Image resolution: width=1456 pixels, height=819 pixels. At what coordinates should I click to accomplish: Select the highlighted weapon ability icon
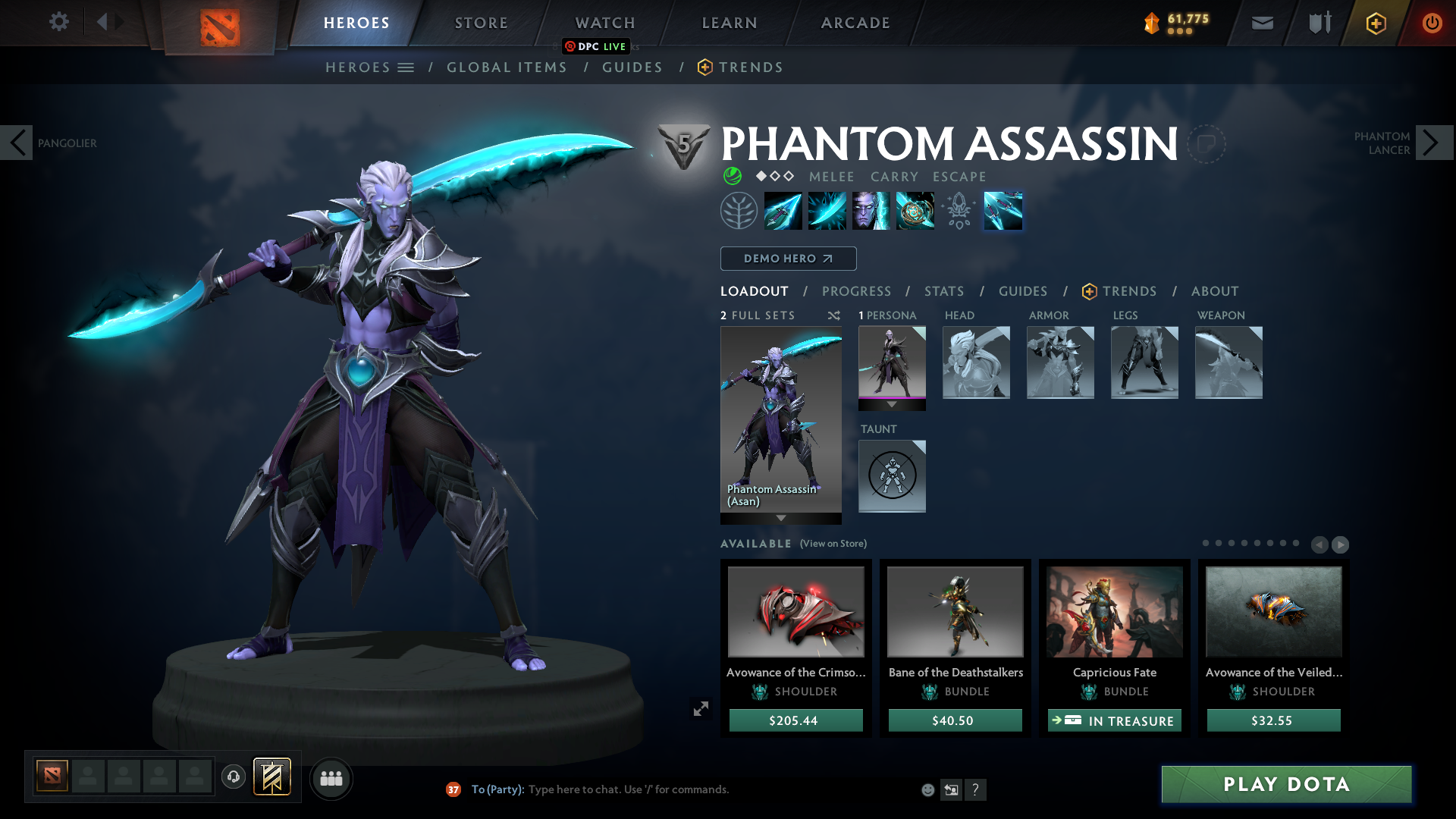coord(1003,211)
